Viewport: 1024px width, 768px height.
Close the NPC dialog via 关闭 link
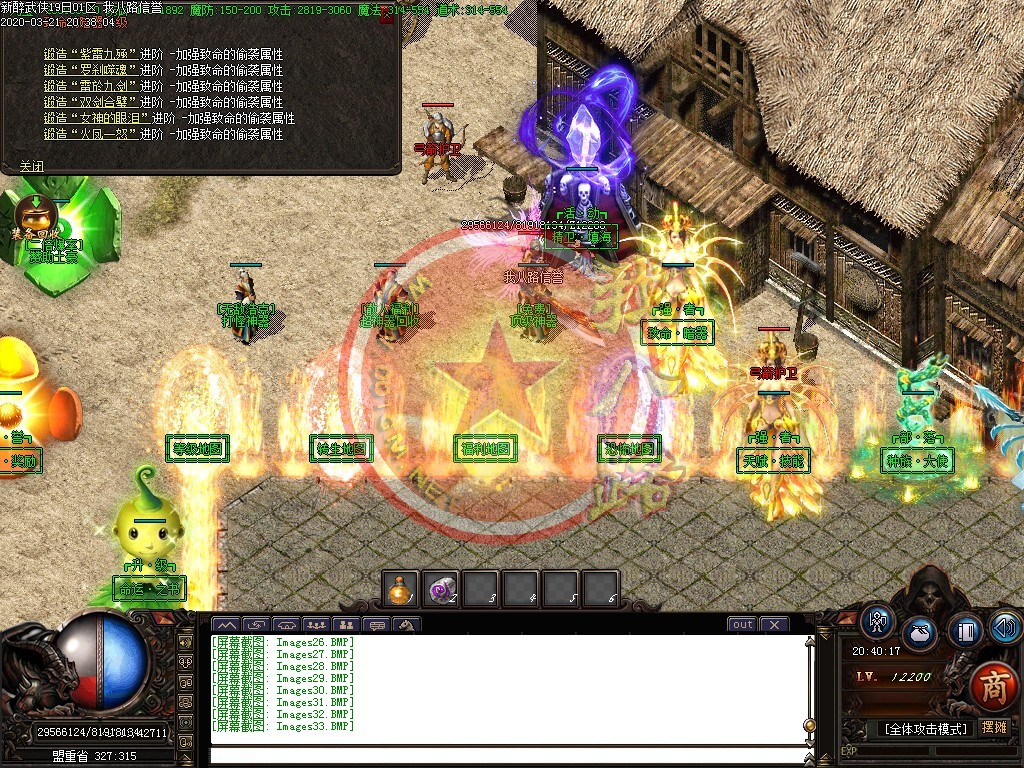point(31,166)
